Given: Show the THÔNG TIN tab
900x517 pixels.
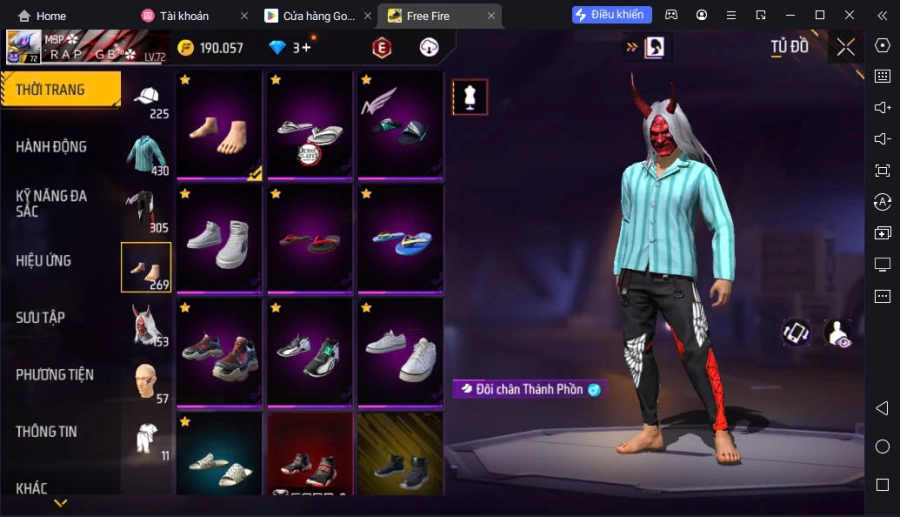Looking at the screenshot, I should (47, 432).
